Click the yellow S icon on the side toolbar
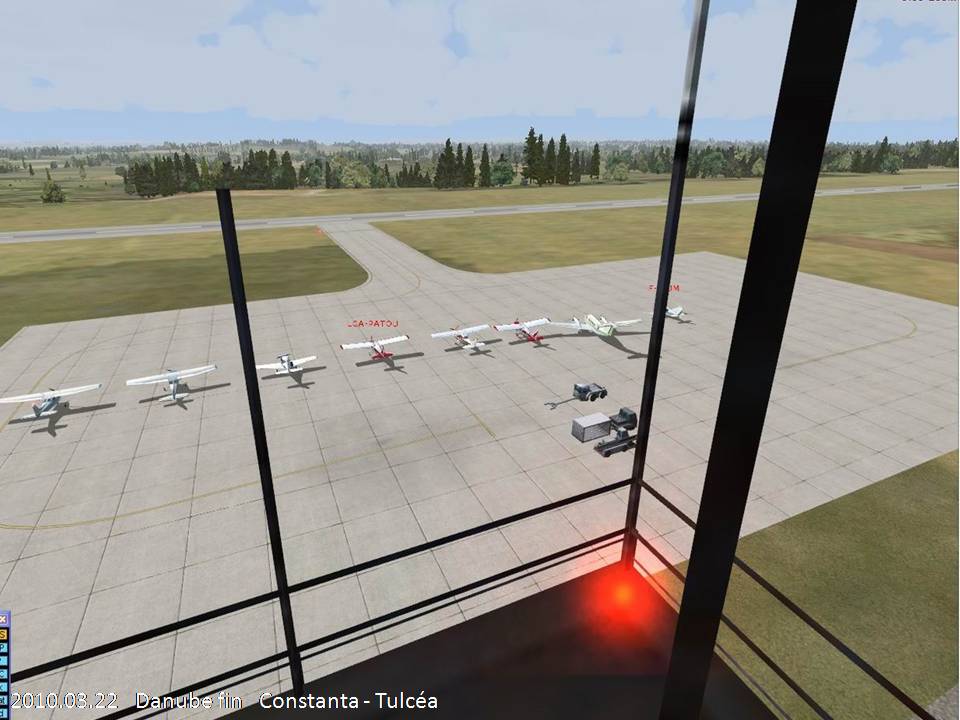Viewport: 960px width, 720px height. click(x=4, y=633)
